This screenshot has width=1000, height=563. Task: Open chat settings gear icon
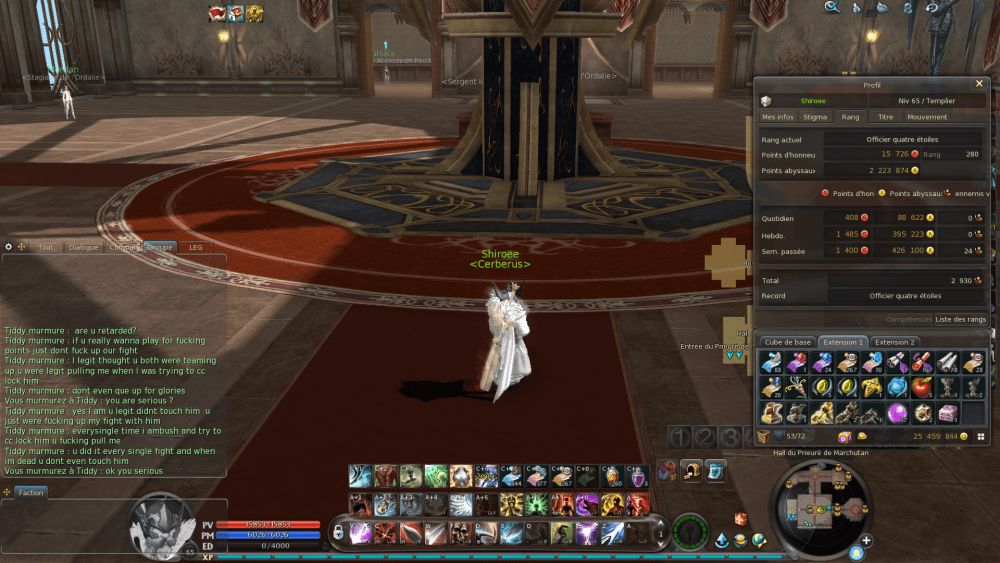[x=8, y=246]
